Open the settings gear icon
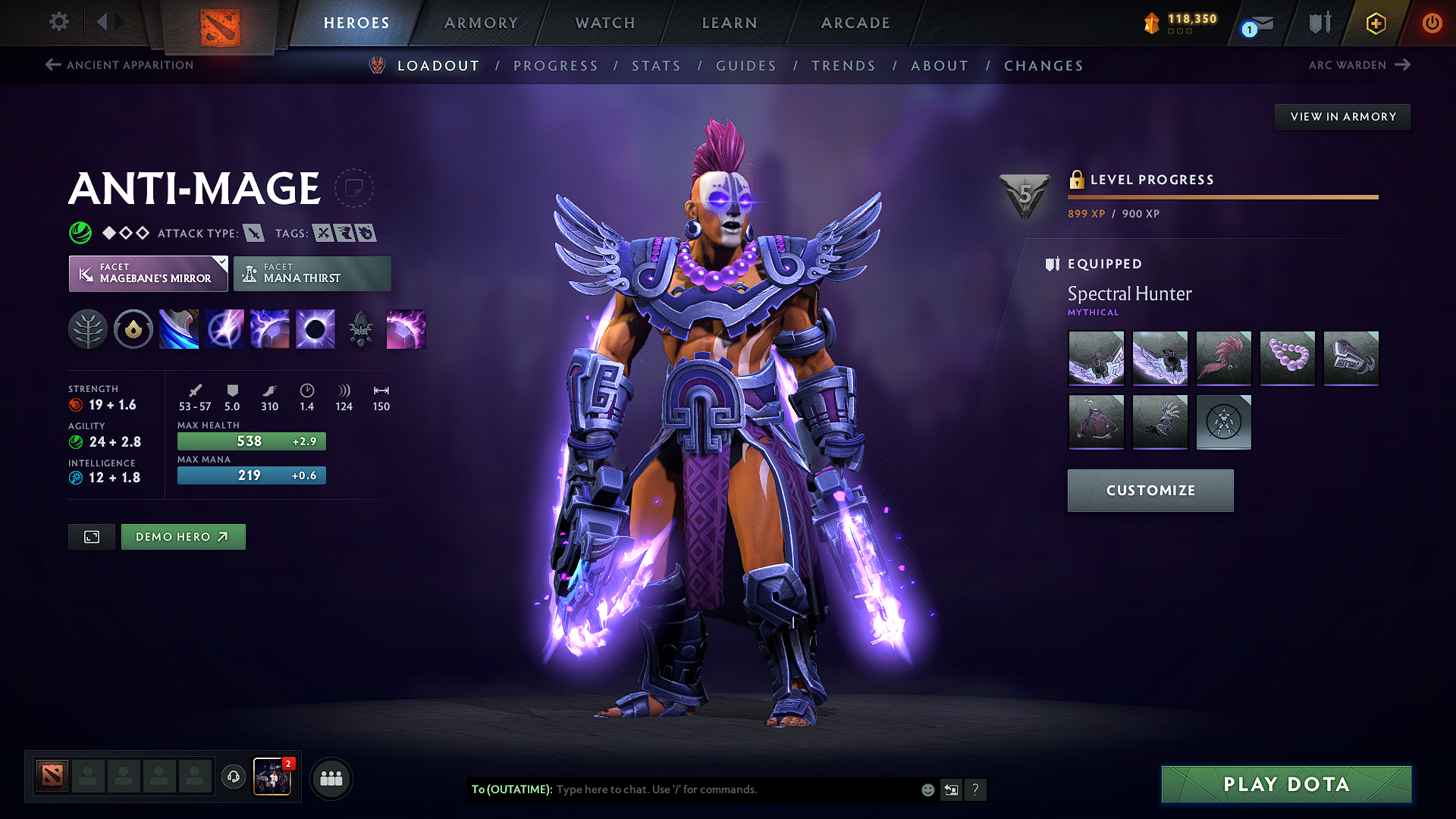 tap(58, 22)
